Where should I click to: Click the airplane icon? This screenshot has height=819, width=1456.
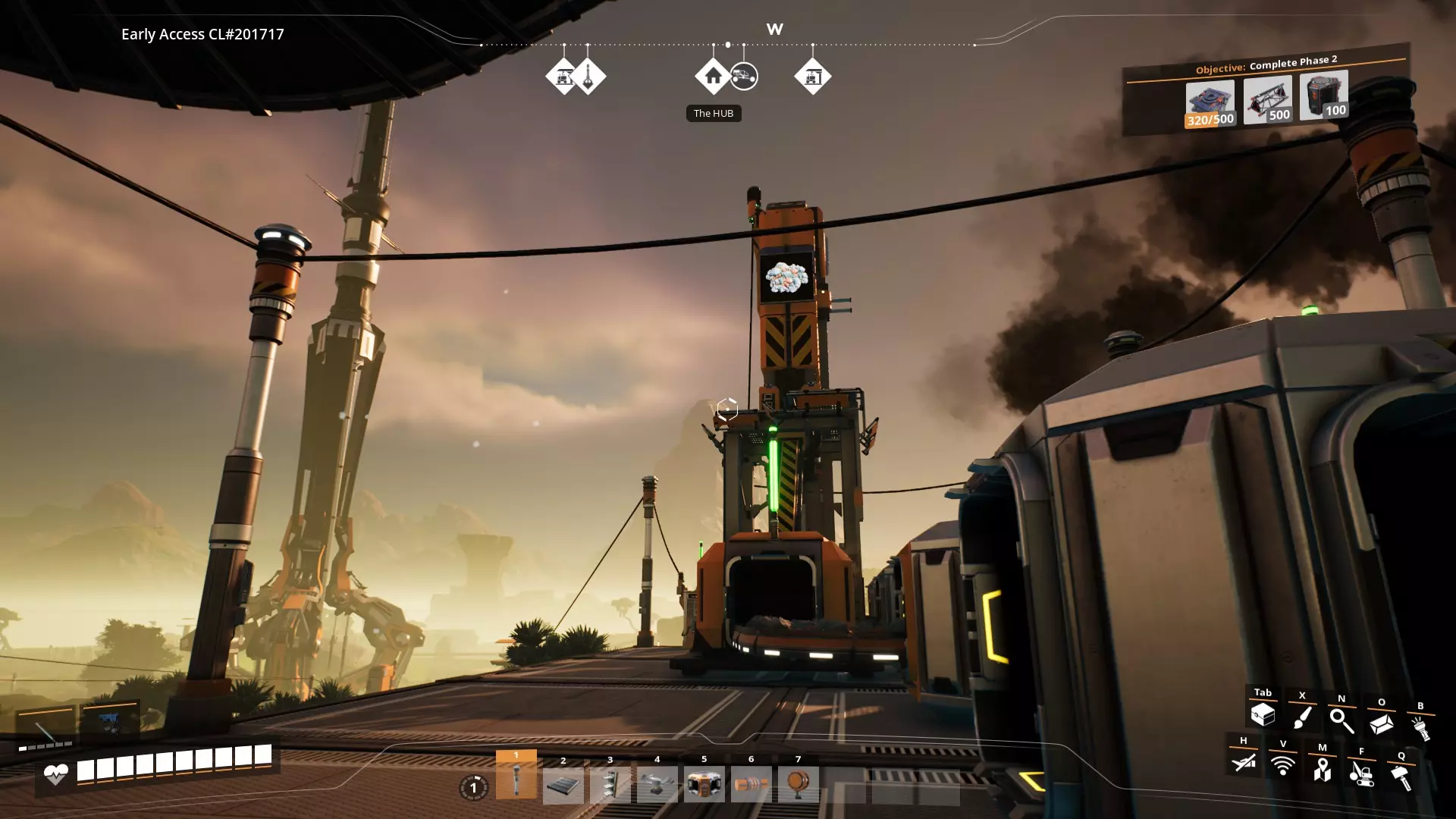click(1244, 761)
